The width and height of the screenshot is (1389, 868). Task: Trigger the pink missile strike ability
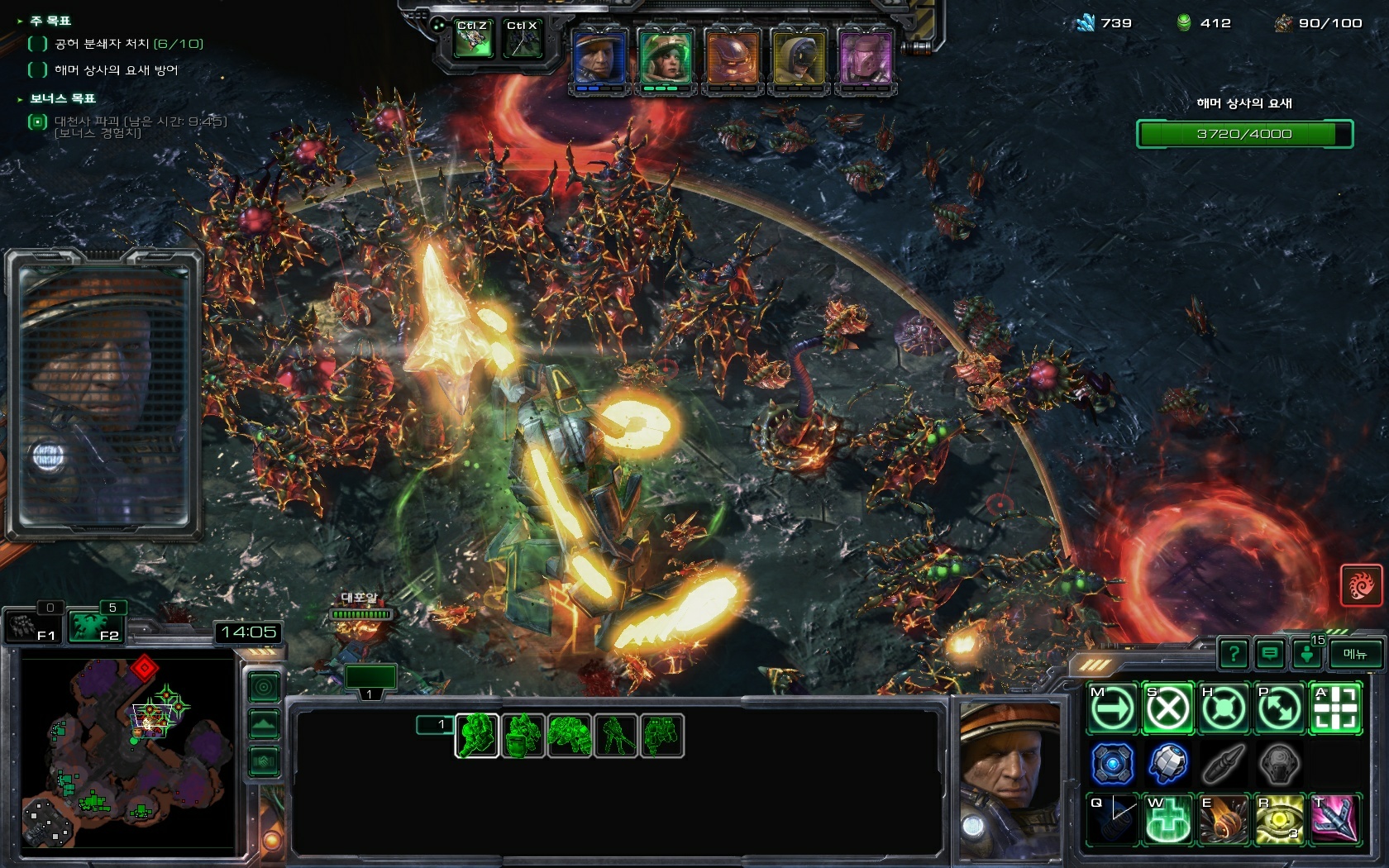[x=1334, y=819]
